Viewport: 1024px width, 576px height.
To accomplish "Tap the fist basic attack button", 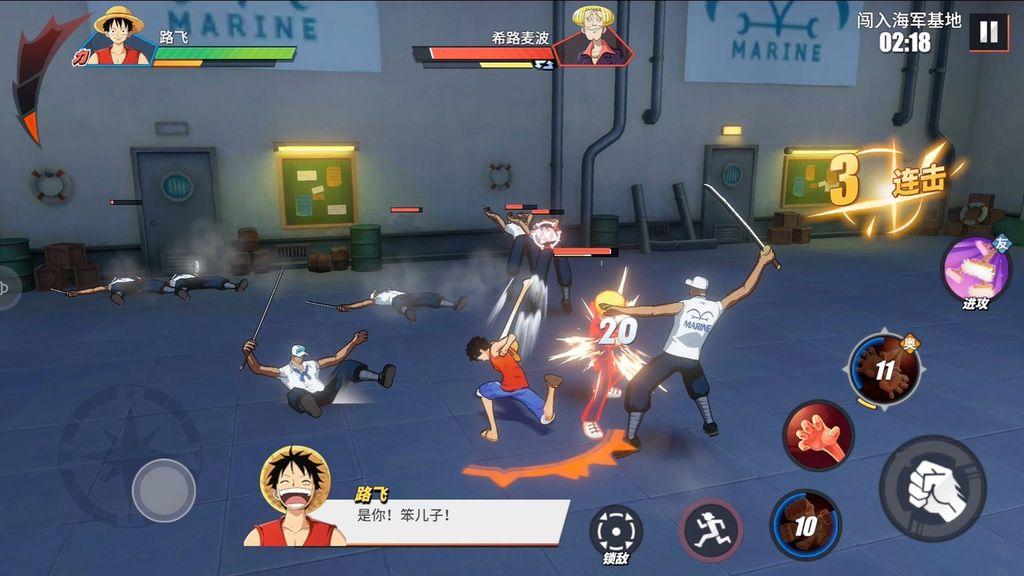I will 932,489.
